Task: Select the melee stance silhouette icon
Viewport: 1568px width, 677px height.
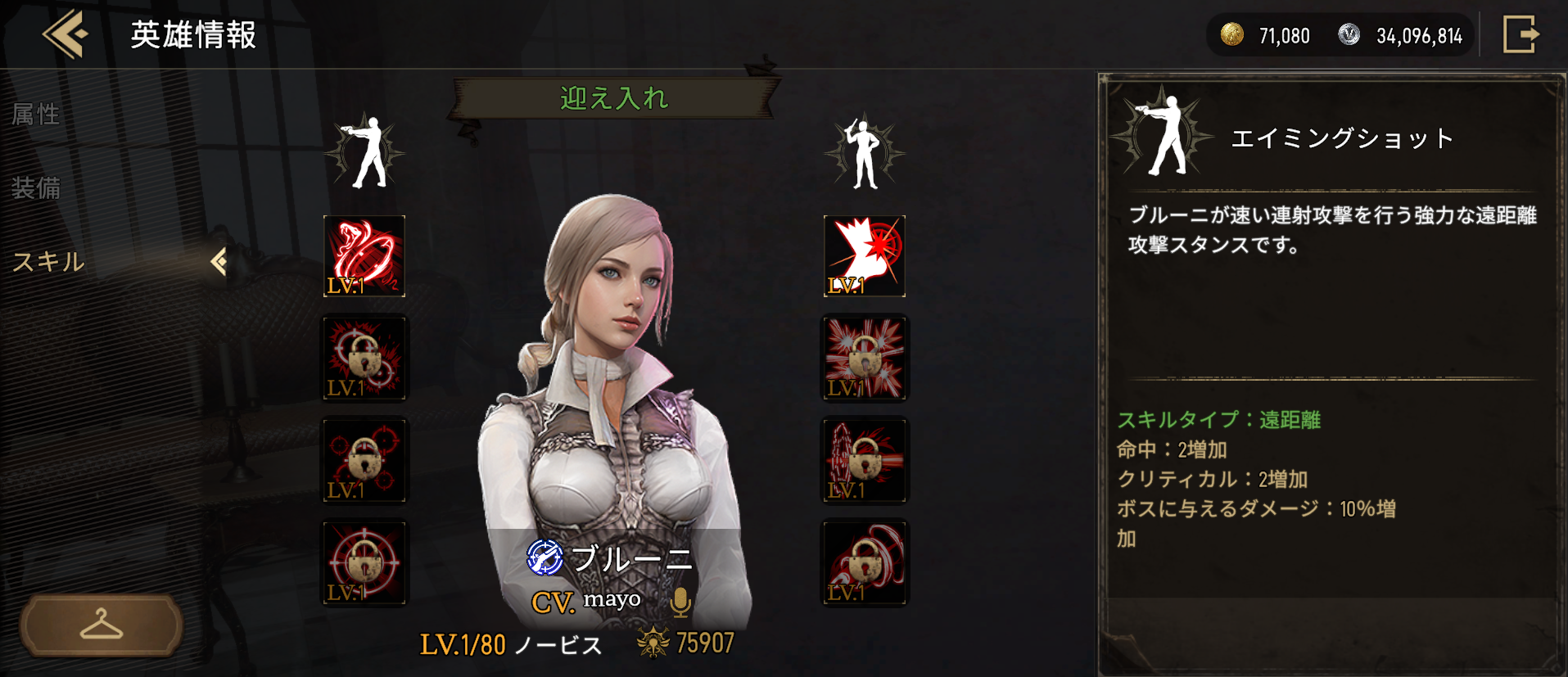Action: (864, 151)
